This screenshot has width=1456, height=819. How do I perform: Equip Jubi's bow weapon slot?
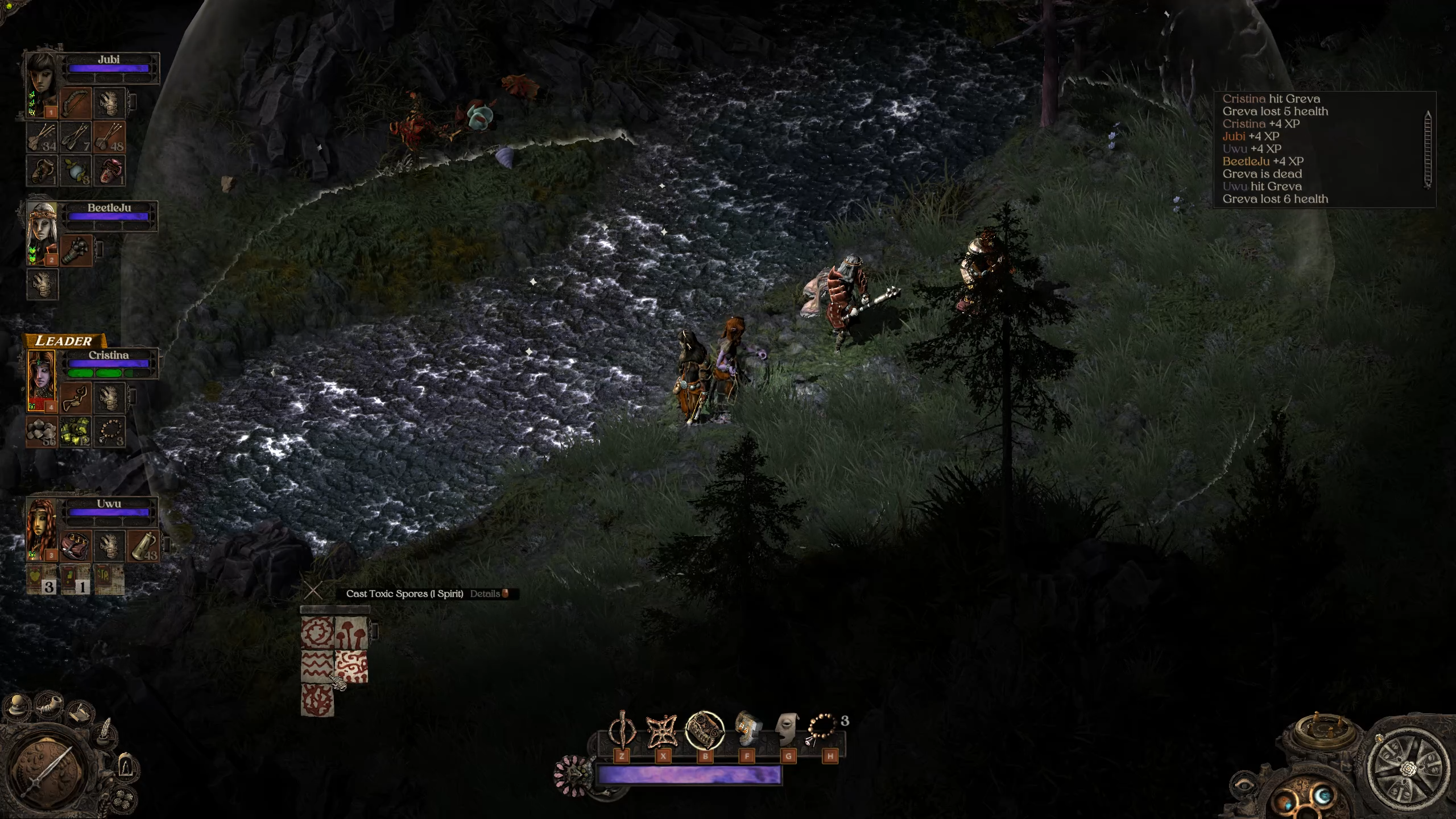tap(76, 102)
